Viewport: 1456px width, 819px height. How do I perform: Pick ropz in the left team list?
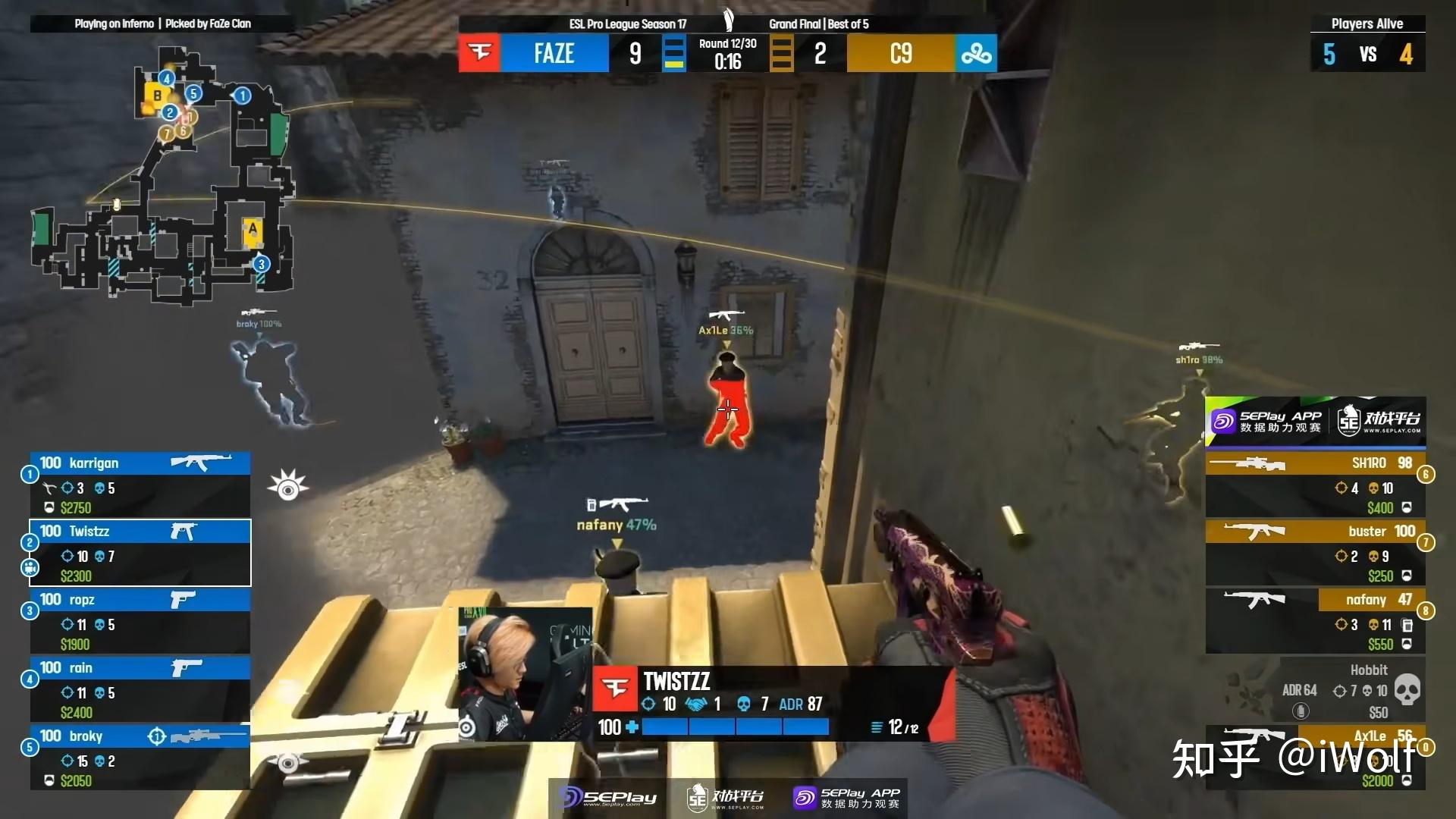140,621
